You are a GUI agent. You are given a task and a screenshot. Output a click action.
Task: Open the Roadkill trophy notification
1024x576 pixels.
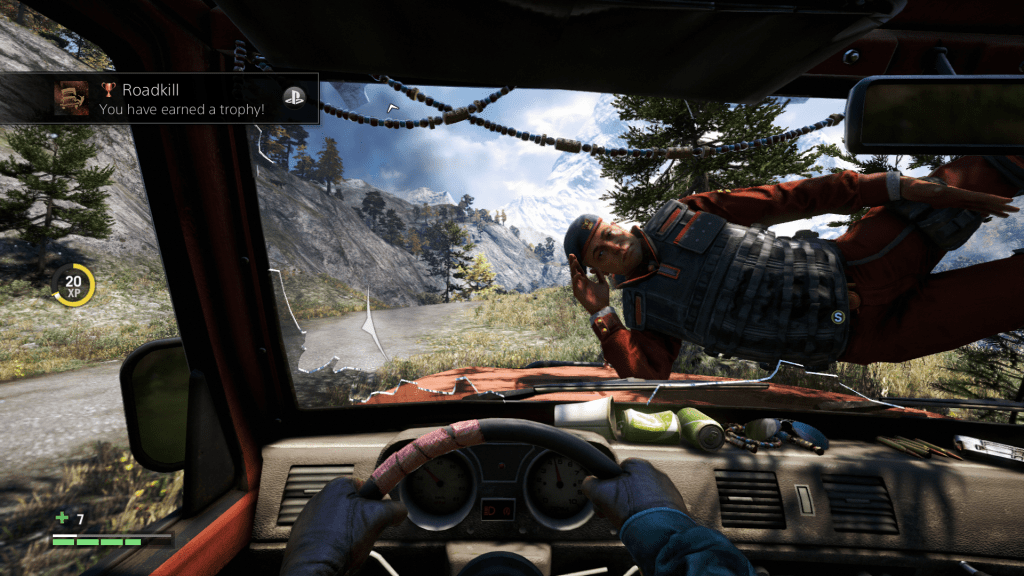[180, 98]
